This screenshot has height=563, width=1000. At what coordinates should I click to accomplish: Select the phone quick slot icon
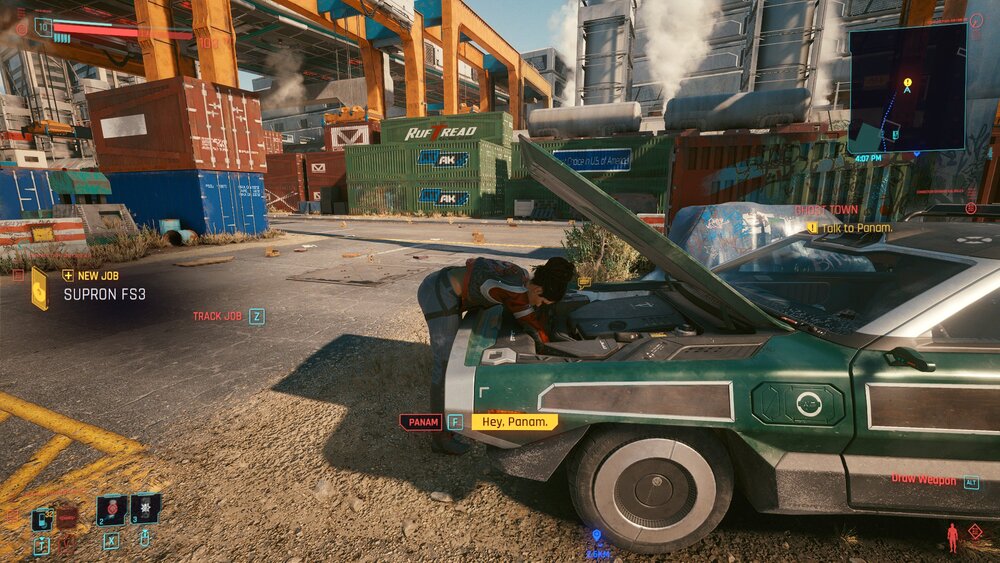coord(42,518)
